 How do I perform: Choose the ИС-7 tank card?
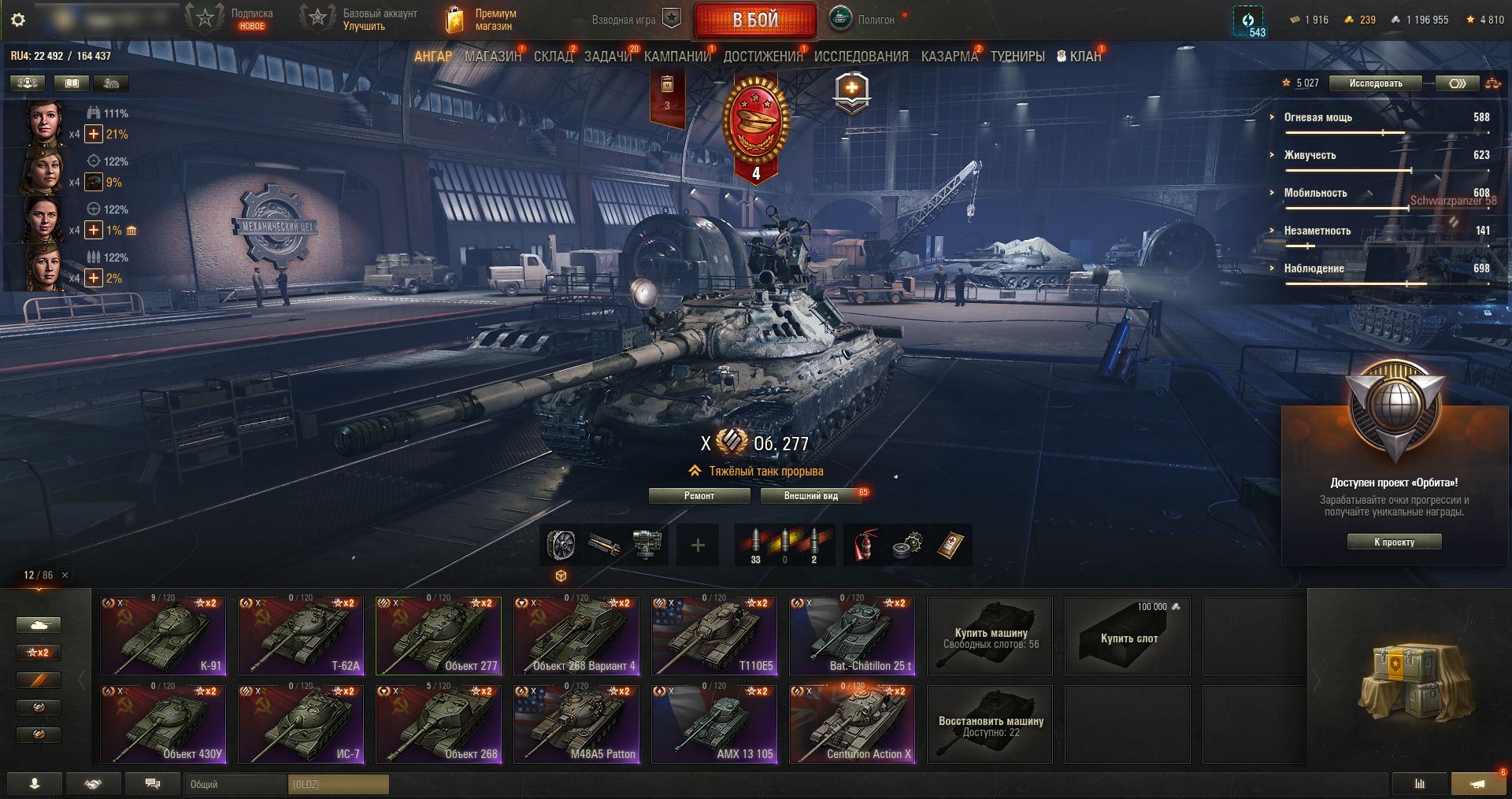[301, 724]
